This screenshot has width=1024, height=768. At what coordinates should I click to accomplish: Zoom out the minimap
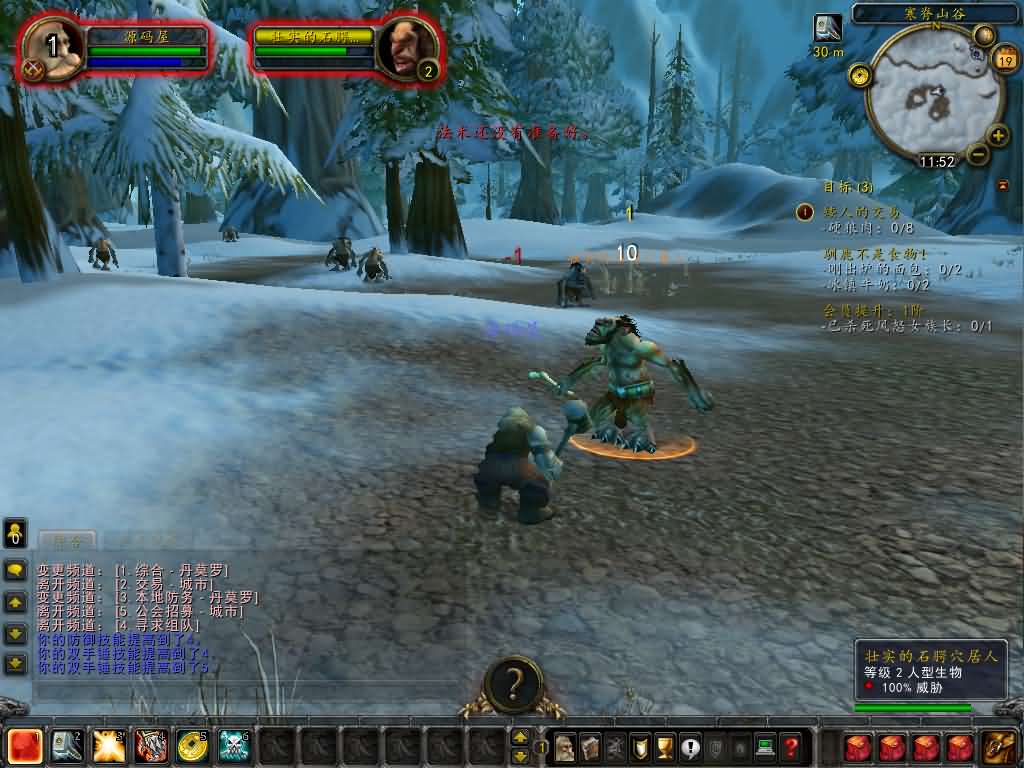[x=977, y=154]
